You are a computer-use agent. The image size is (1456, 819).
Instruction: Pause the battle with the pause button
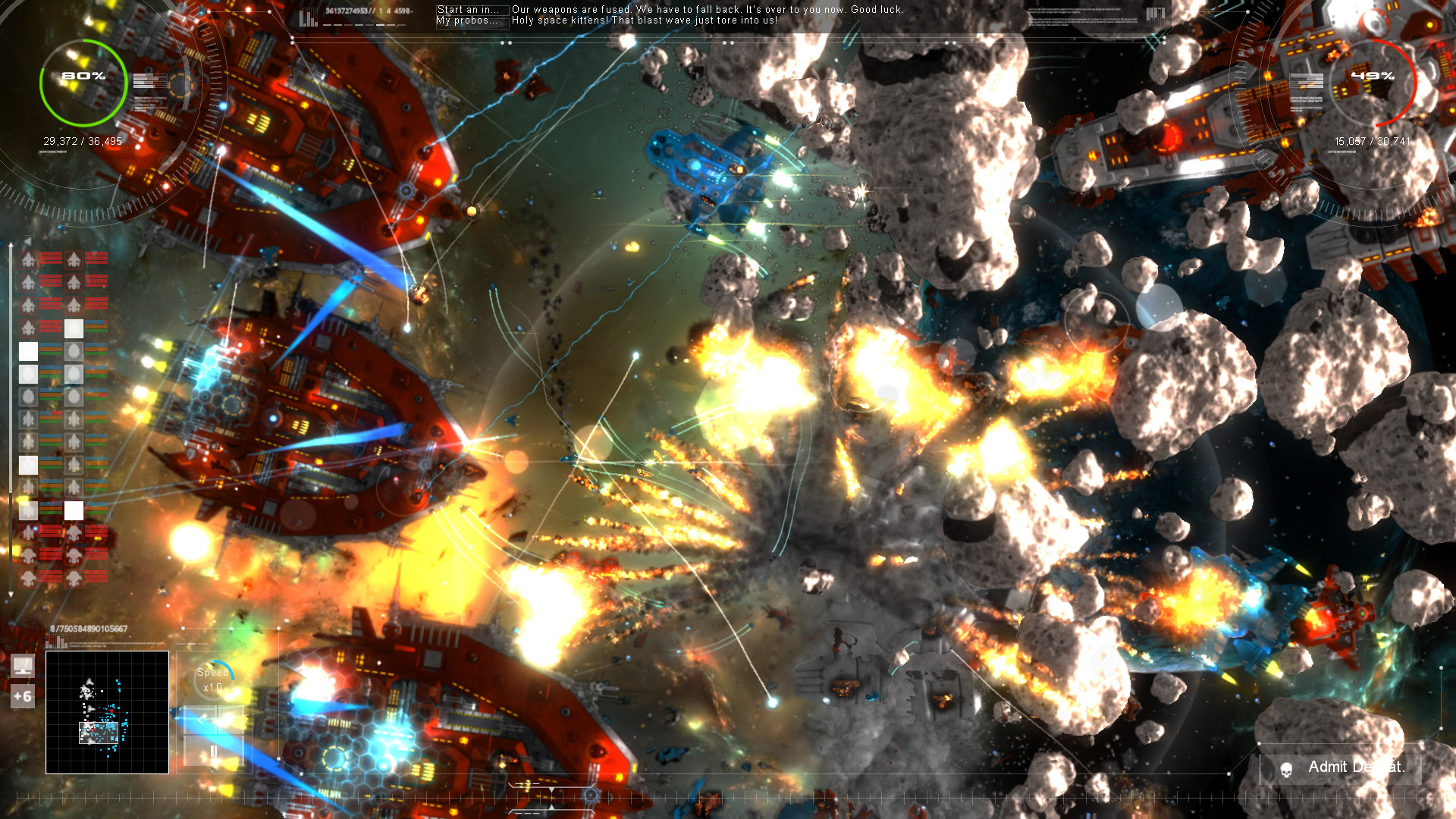pos(213,750)
